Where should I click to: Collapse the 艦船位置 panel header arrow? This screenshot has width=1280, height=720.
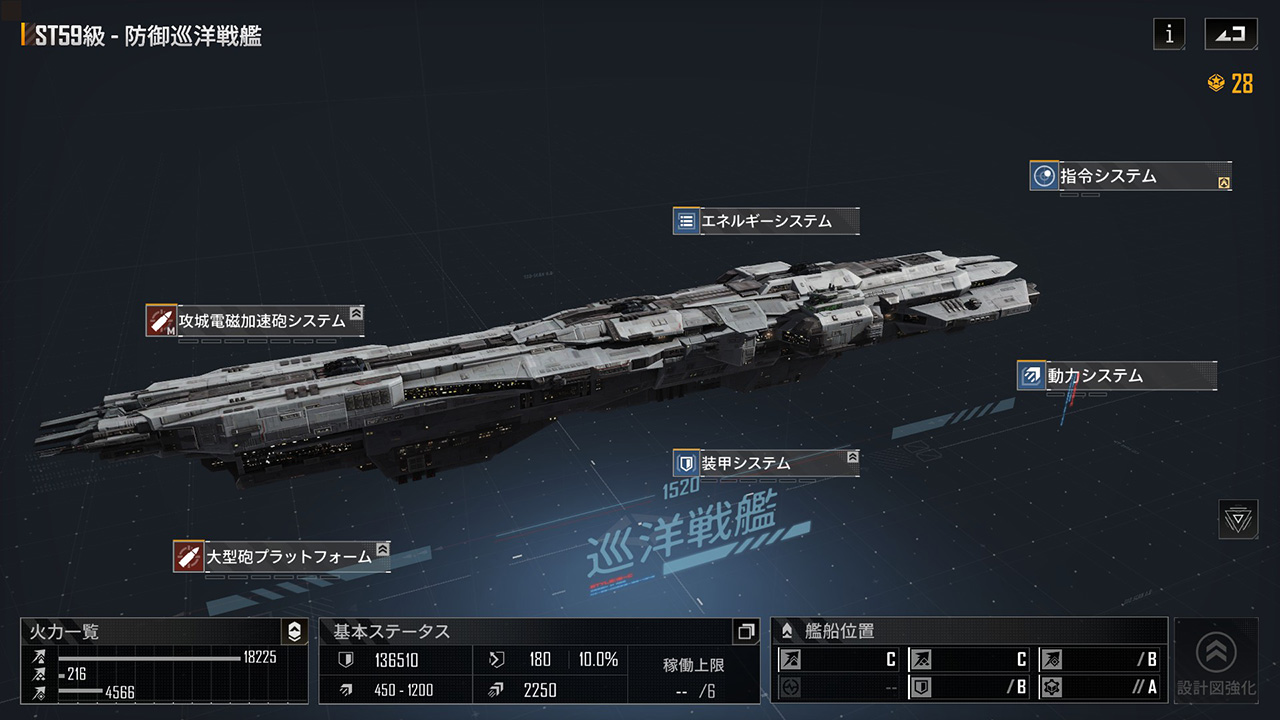click(785, 631)
